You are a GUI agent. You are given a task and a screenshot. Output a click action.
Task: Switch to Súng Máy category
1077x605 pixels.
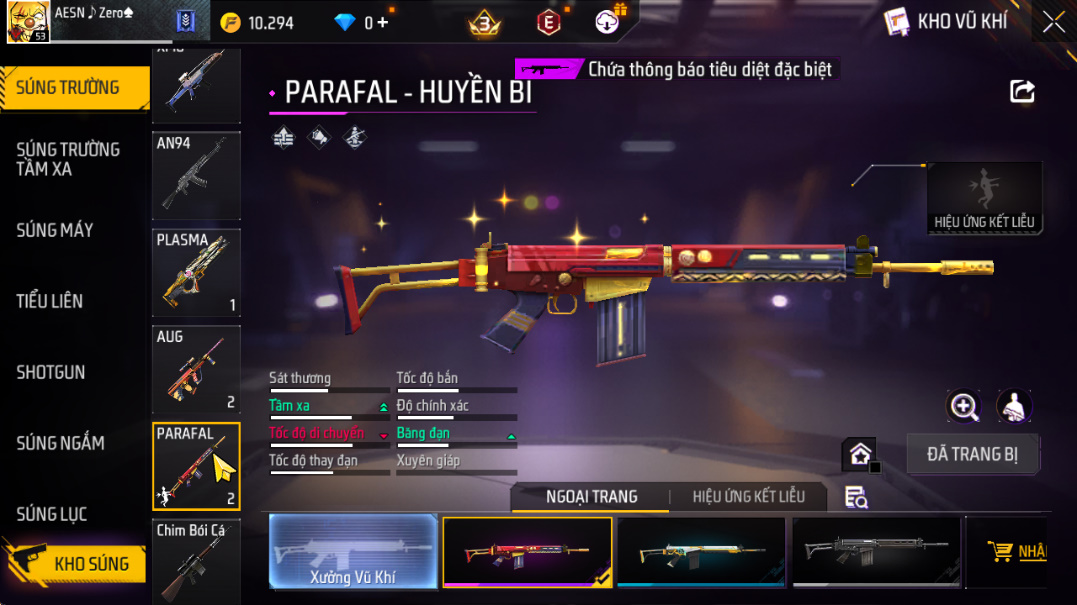[55, 230]
